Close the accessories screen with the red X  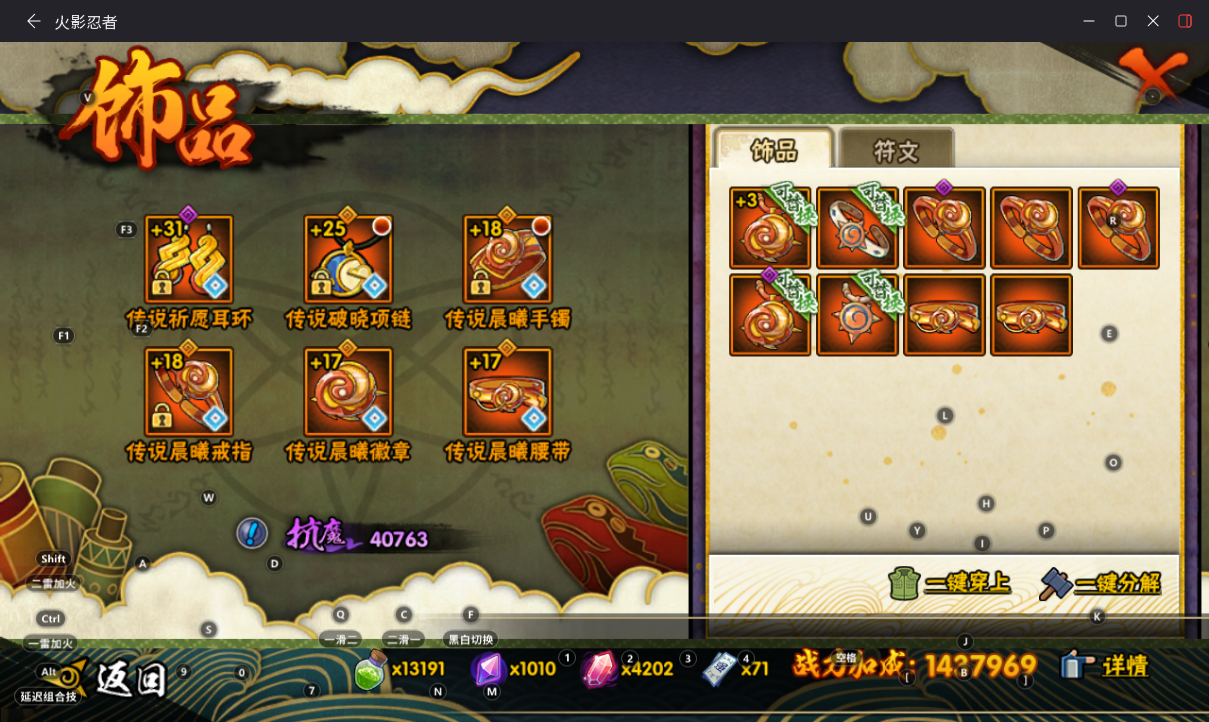coord(1152,76)
